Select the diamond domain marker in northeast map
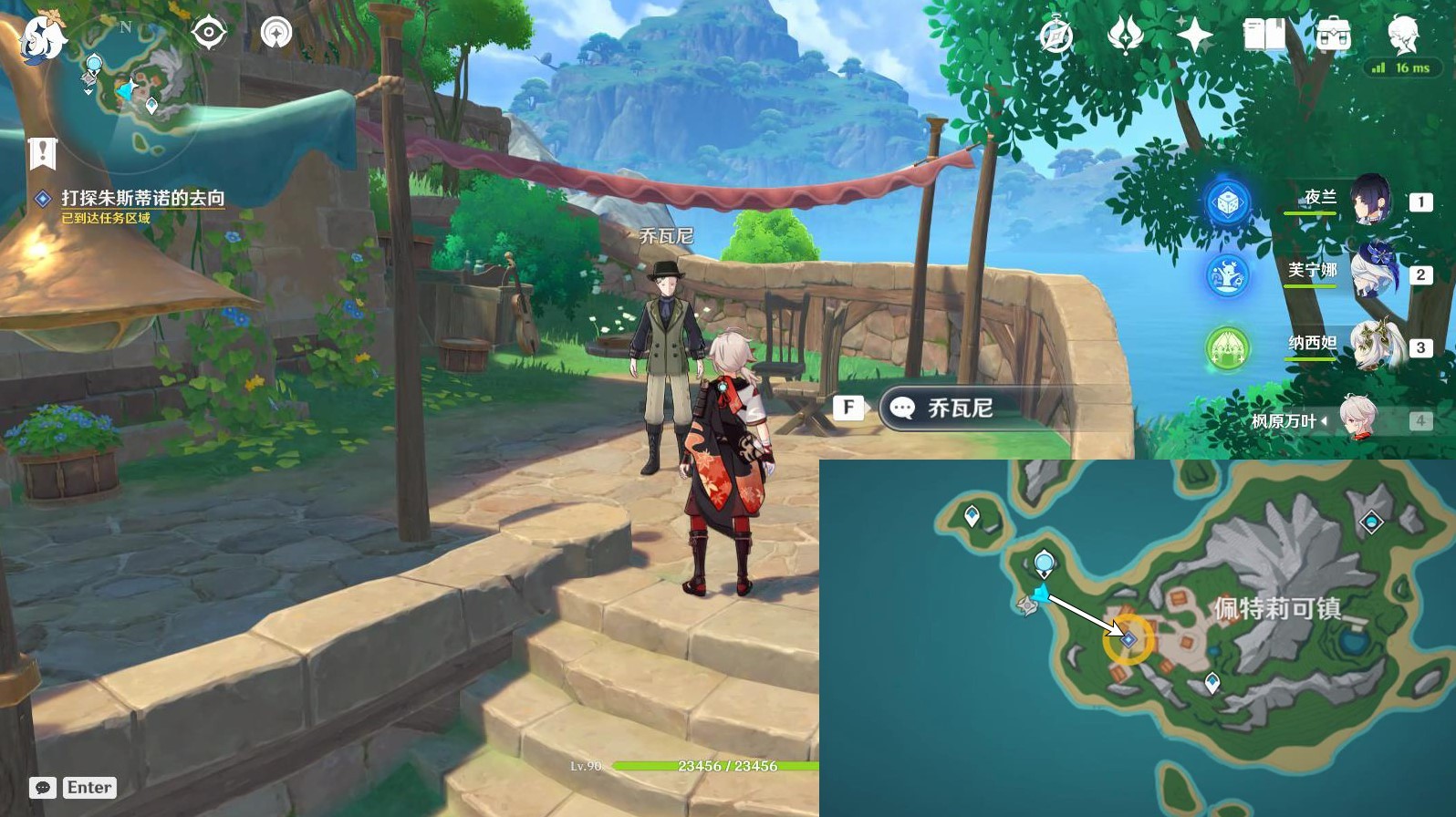Screen dimensions: 1456x817 point(1371,522)
